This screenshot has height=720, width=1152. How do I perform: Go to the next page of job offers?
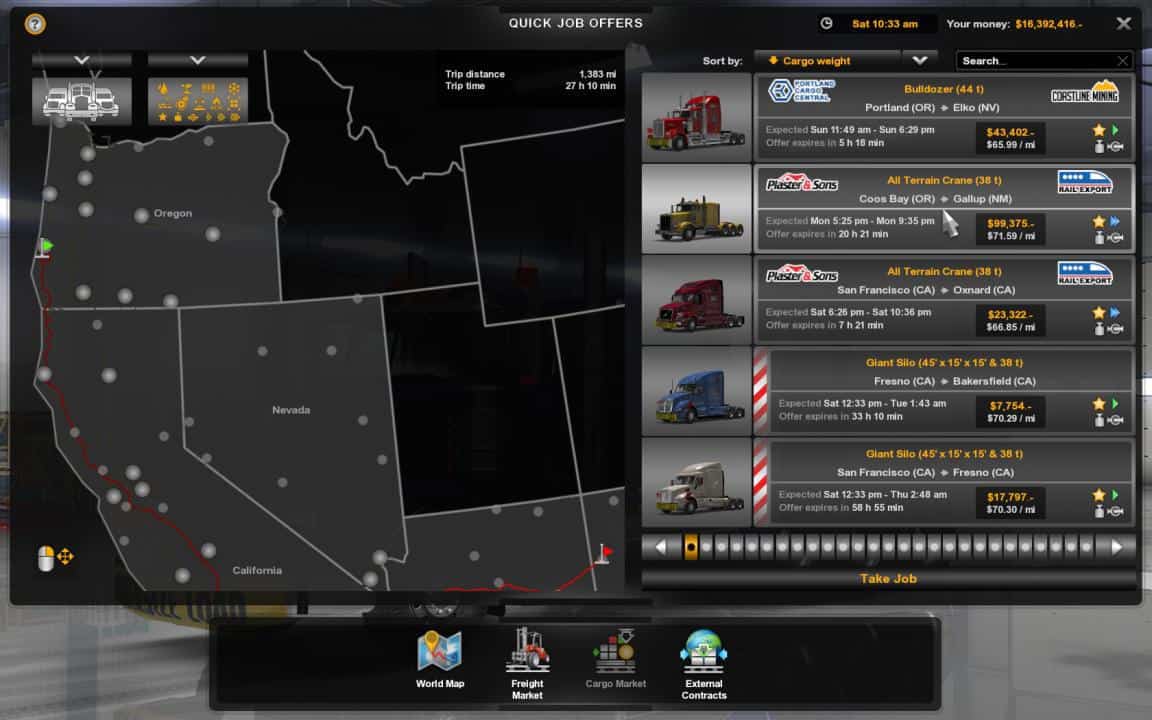pyautogui.click(x=1116, y=547)
